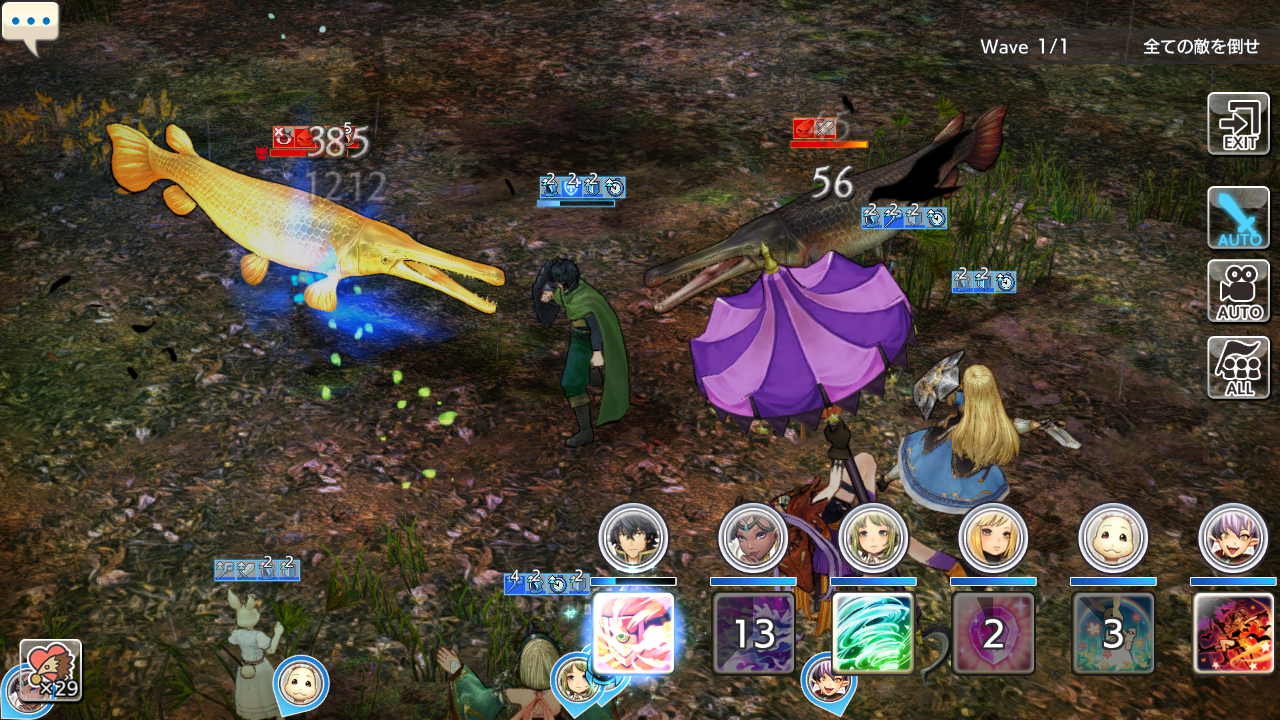This screenshot has height=720, width=1280.
Task: Activate the glowing pink skill
Action: 633,633
